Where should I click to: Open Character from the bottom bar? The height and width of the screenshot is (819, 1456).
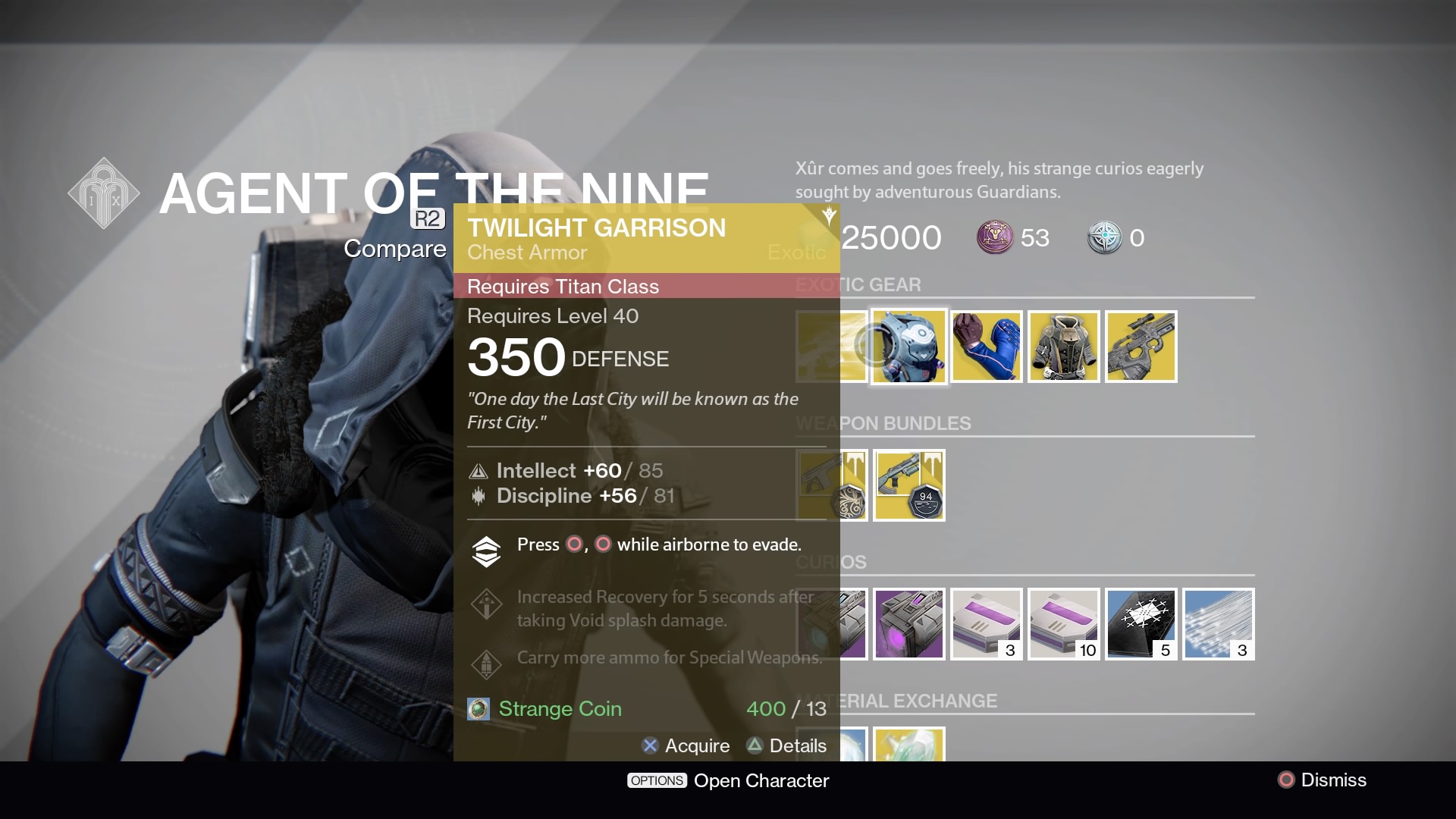761,780
